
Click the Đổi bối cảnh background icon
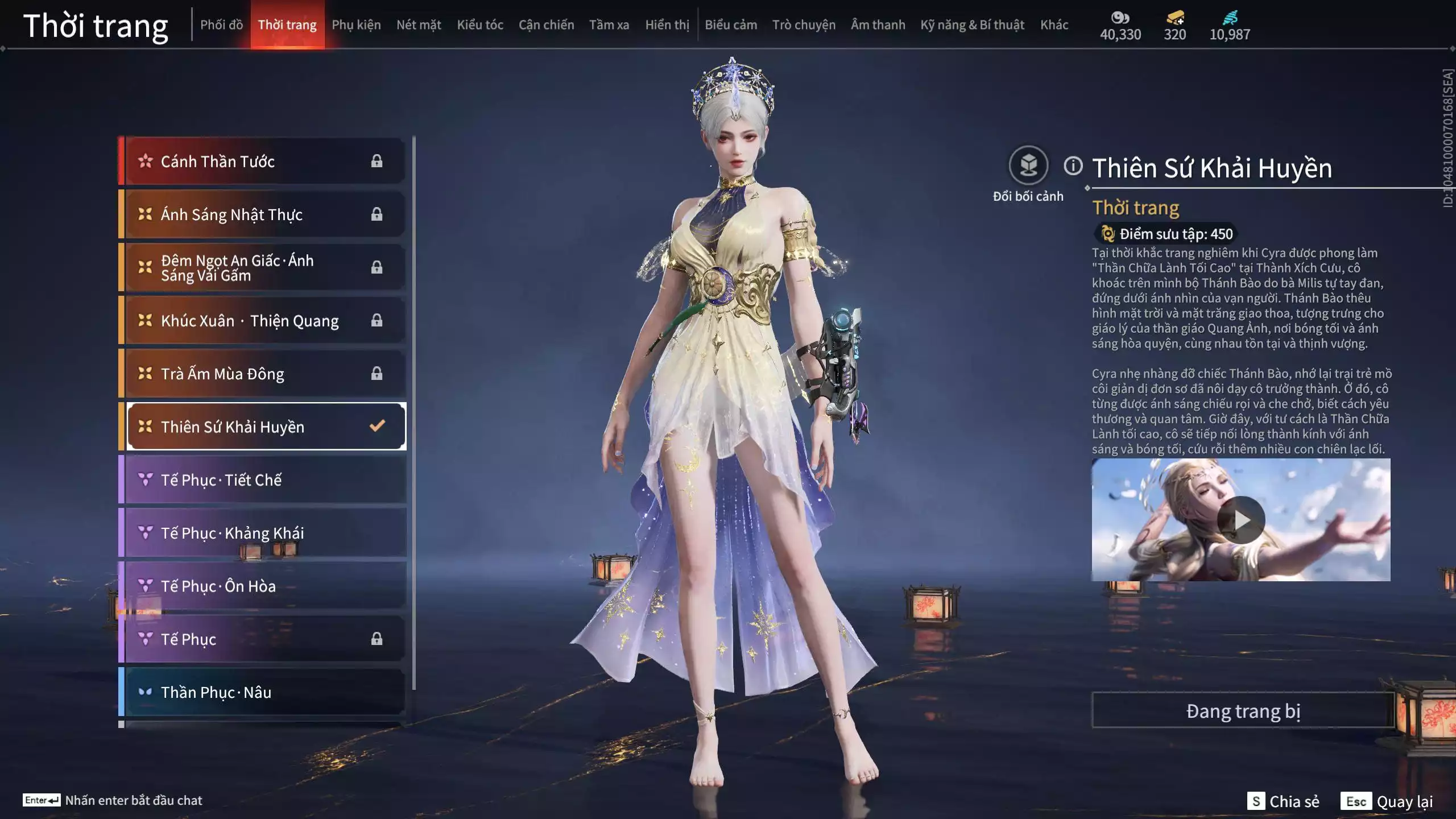1028,166
